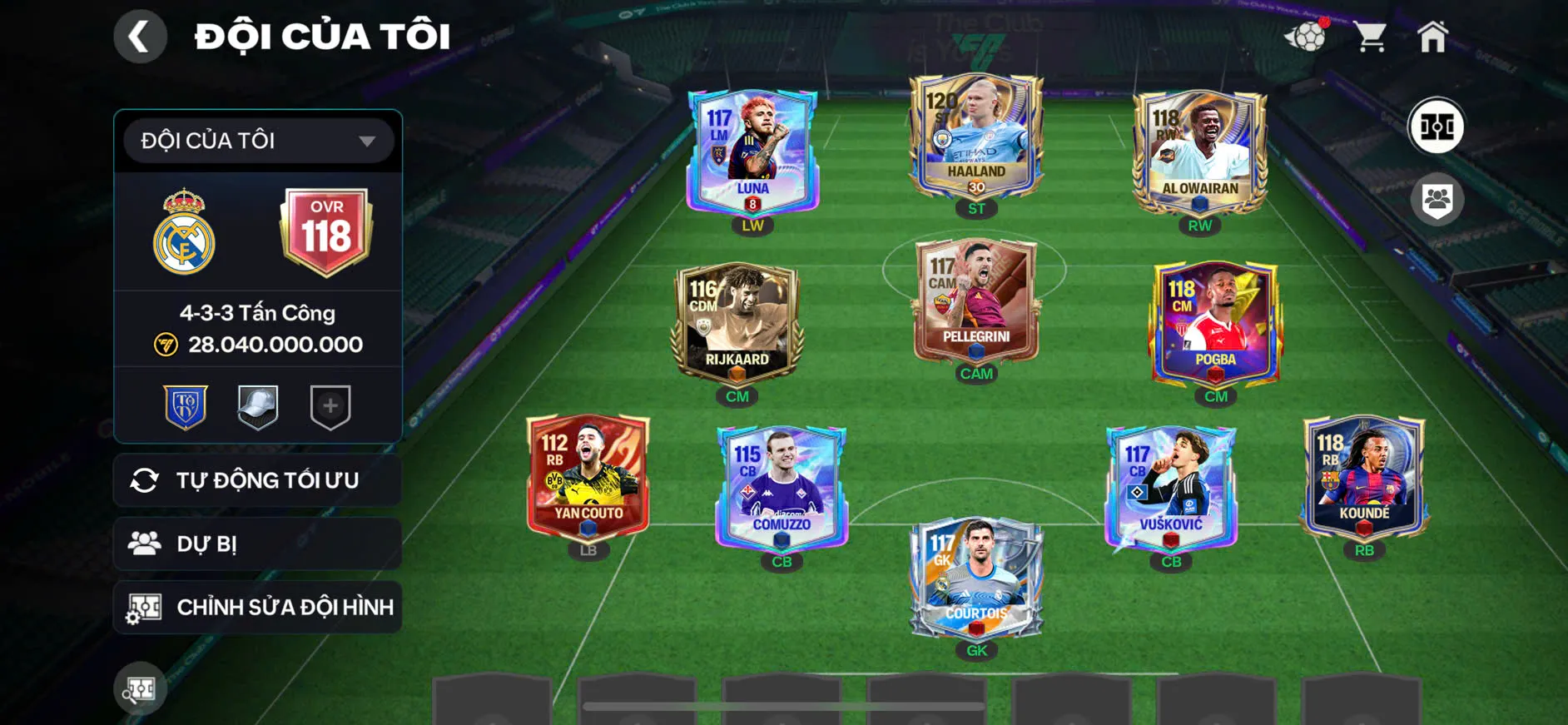Tap the back arrow to leave team screen
Screen dimensions: 1568x725
point(140,36)
